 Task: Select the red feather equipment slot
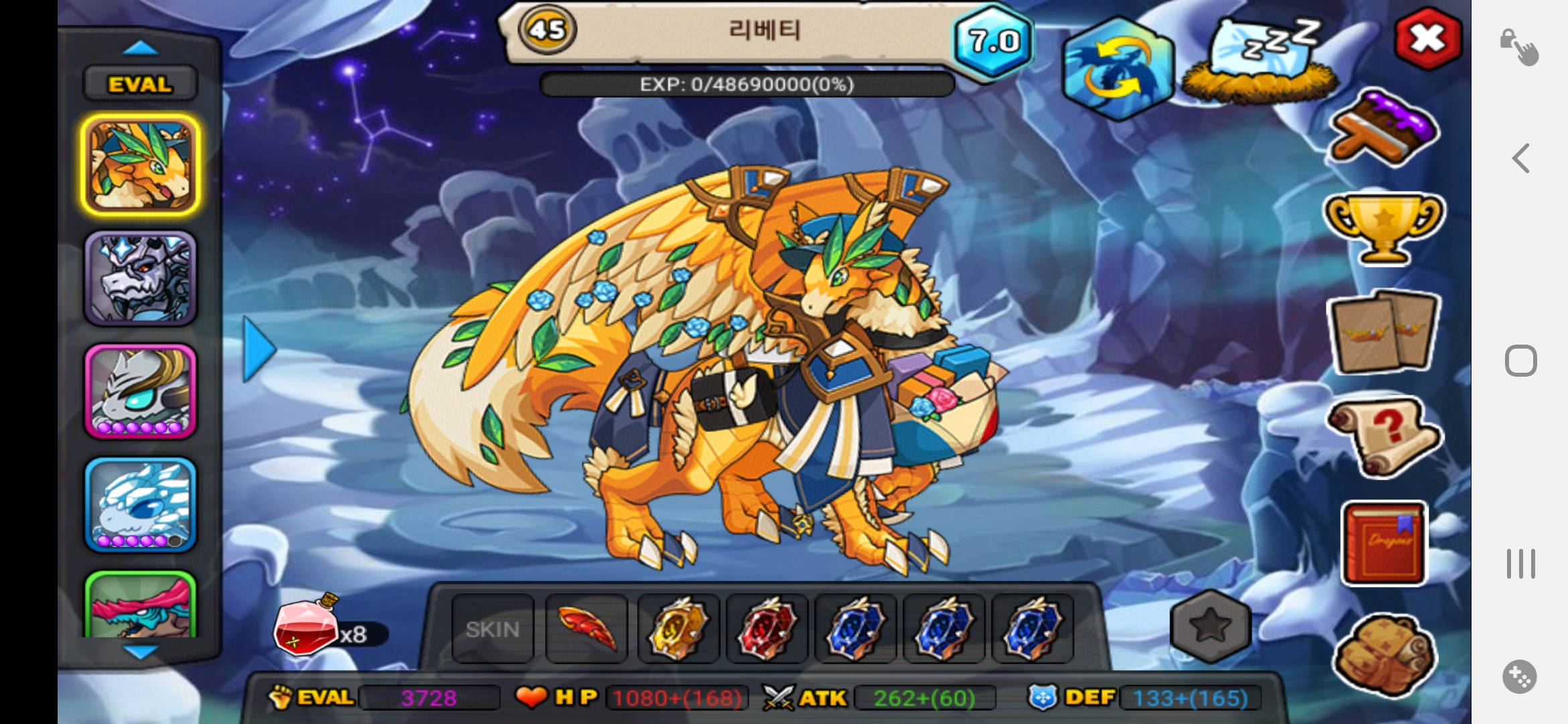pos(586,629)
